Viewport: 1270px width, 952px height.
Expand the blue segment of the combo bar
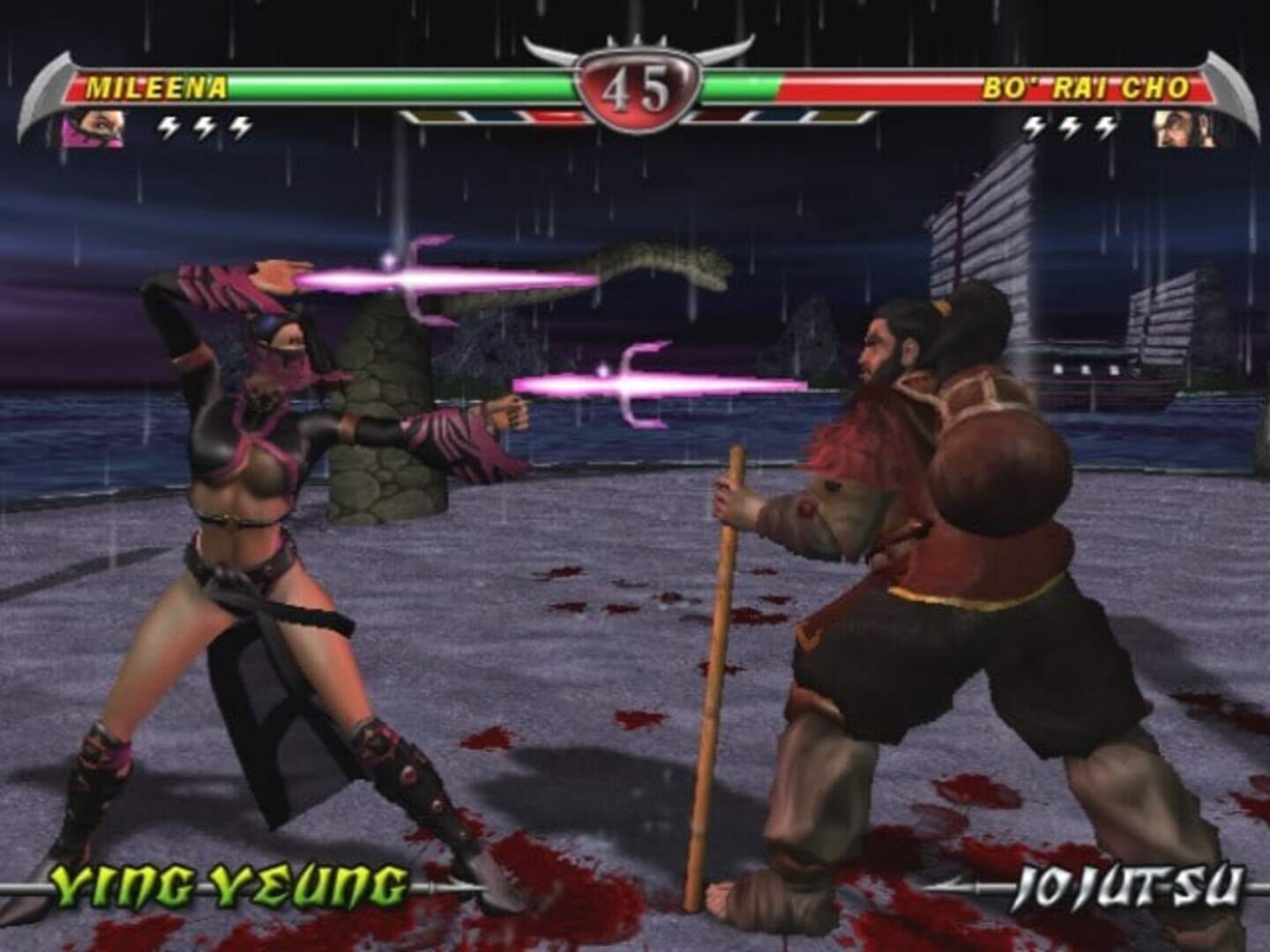[x=494, y=113]
